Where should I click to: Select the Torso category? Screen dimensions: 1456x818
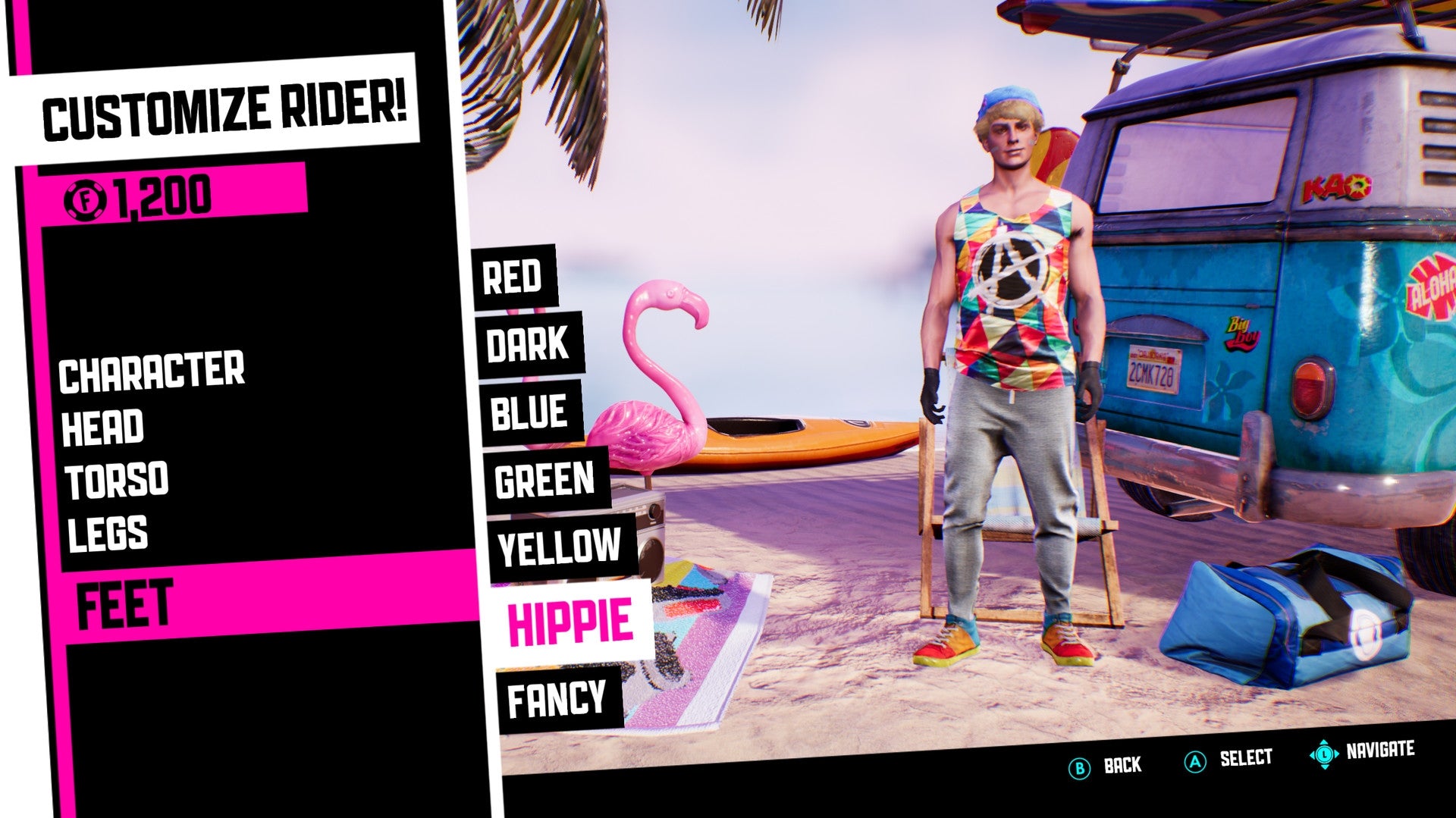(x=118, y=479)
